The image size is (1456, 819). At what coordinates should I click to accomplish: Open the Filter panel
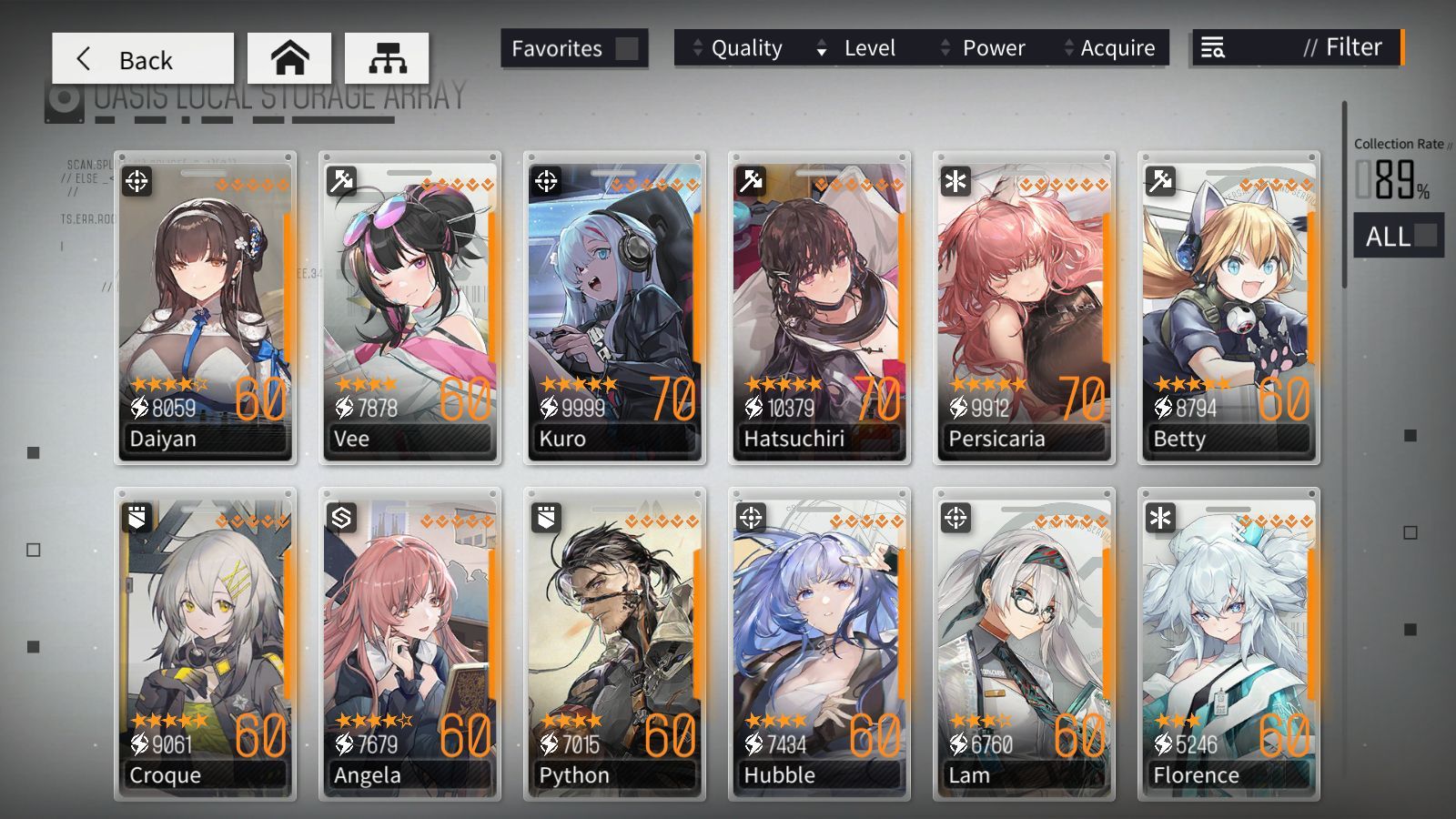(1298, 47)
